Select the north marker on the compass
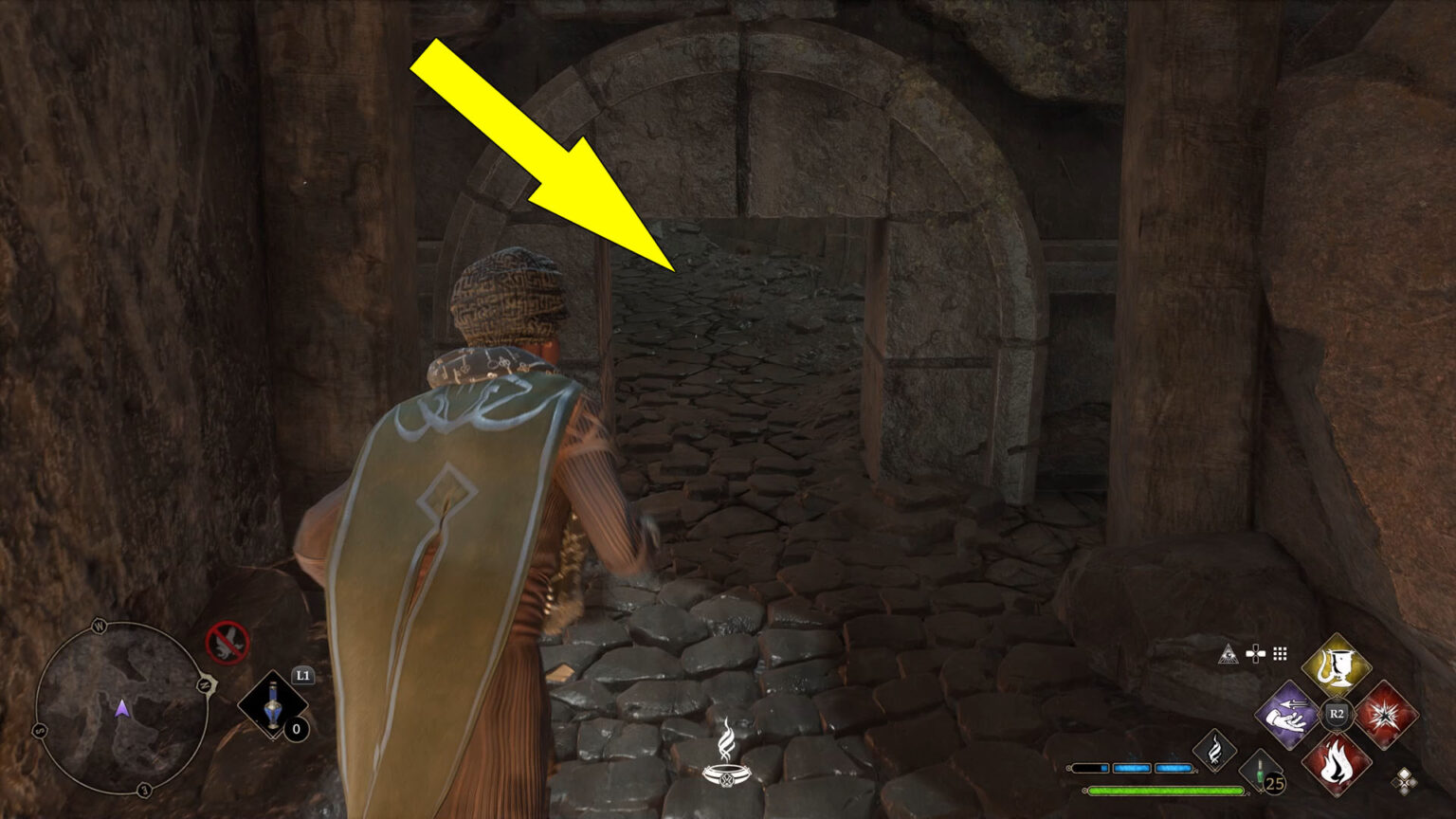Screen dimensions: 1456x819 click(x=205, y=685)
